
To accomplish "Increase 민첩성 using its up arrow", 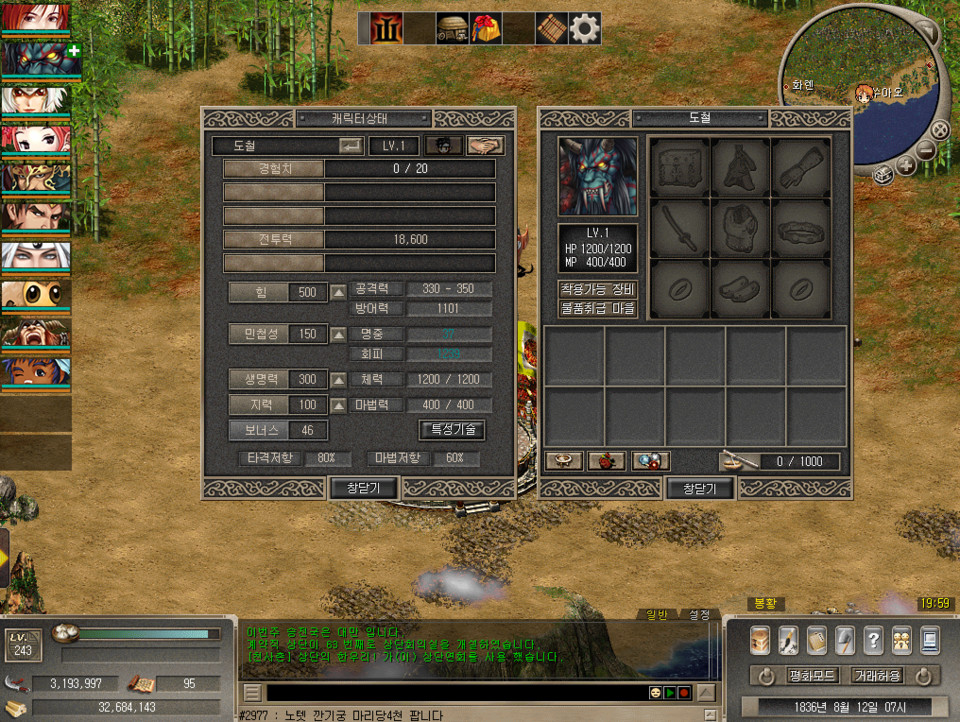I will (339, 334).
